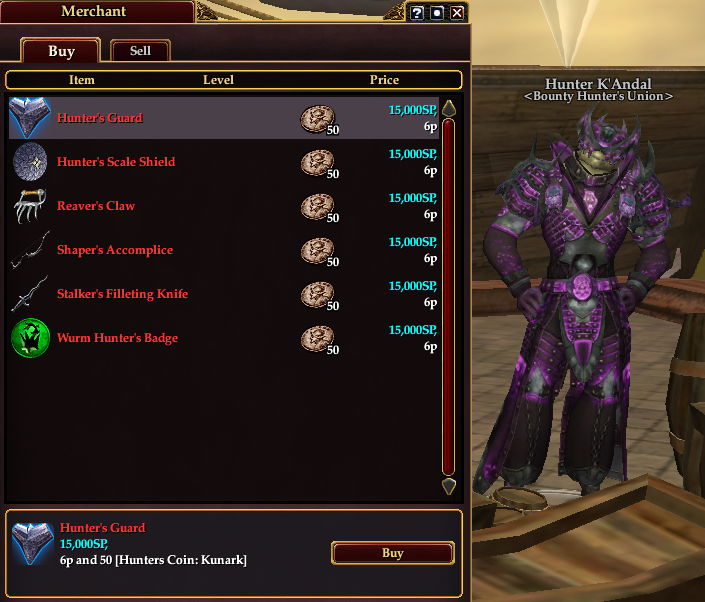Close the Merchant window

(457, 13)
